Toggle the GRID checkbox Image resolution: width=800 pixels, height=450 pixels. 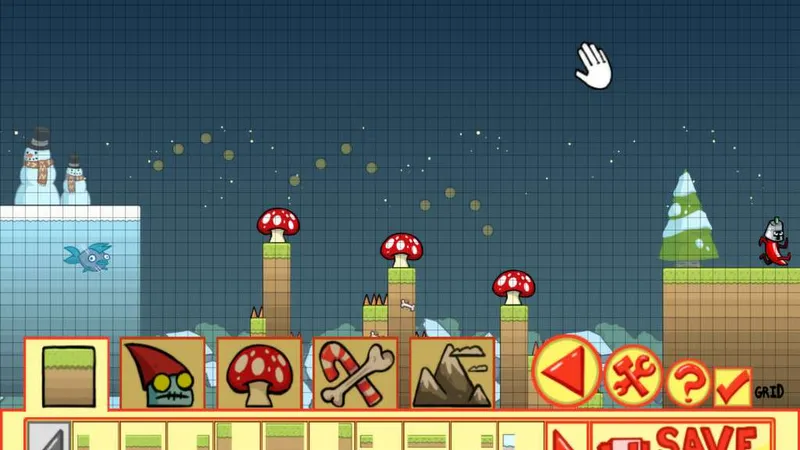(733, 387)
